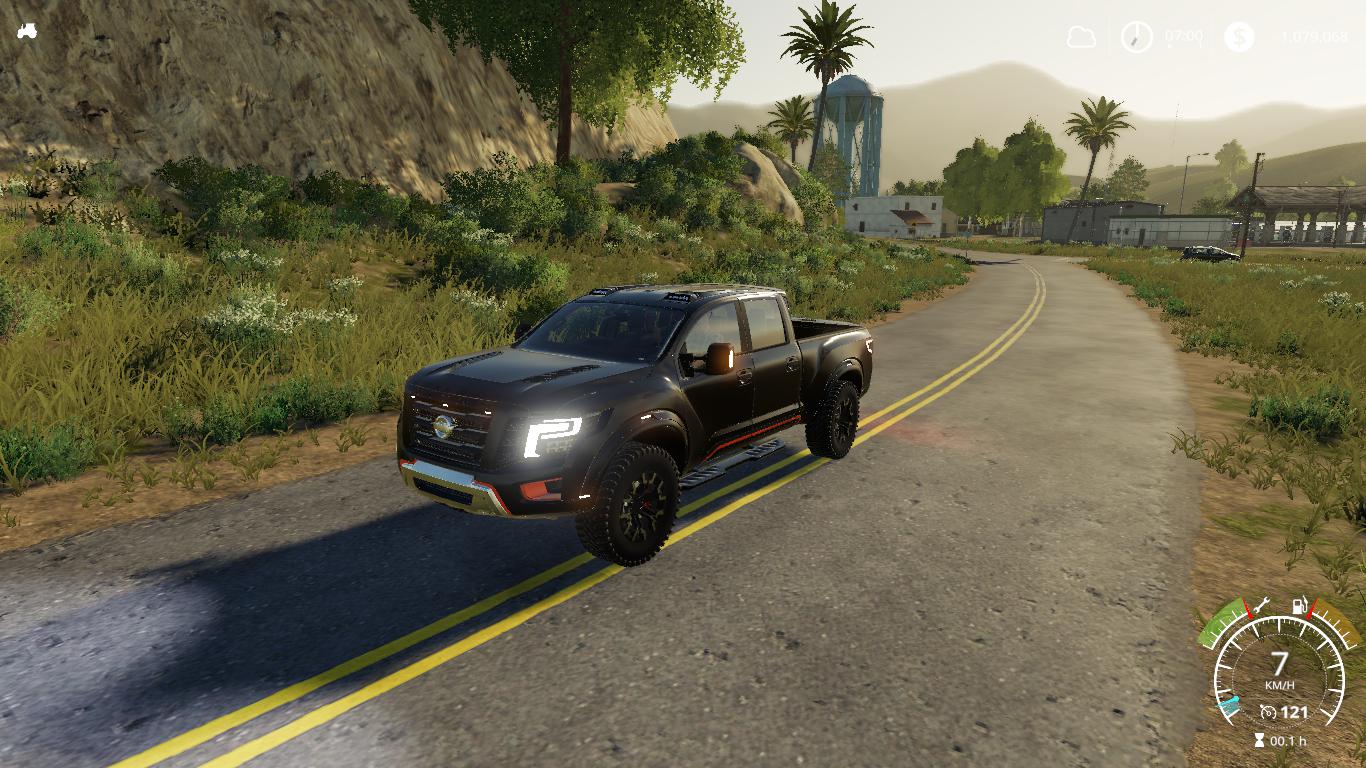Select the clock time icon
This screenshot has width=1366, height=768.
1136,37
